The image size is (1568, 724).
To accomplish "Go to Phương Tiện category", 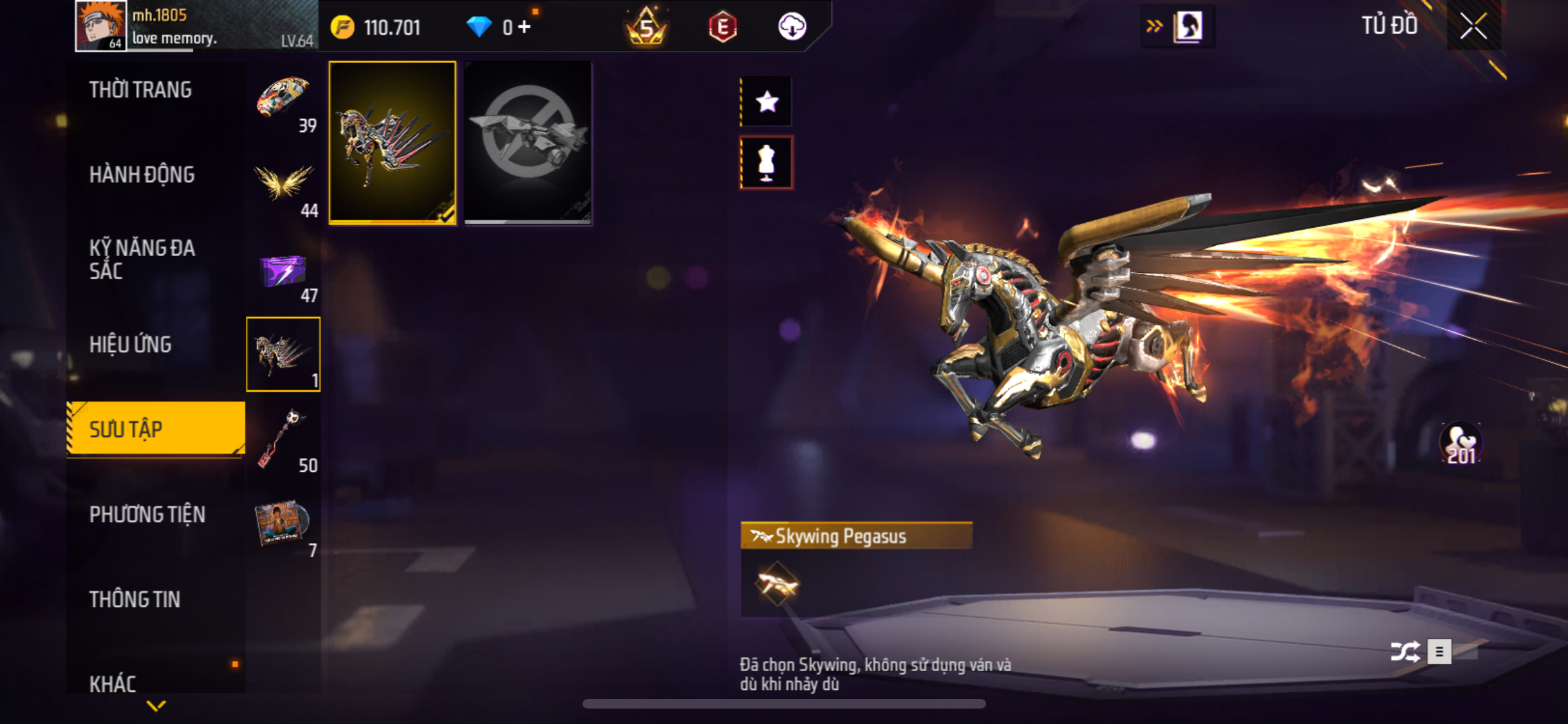I will pyautogui.click(x=147, y=515).
